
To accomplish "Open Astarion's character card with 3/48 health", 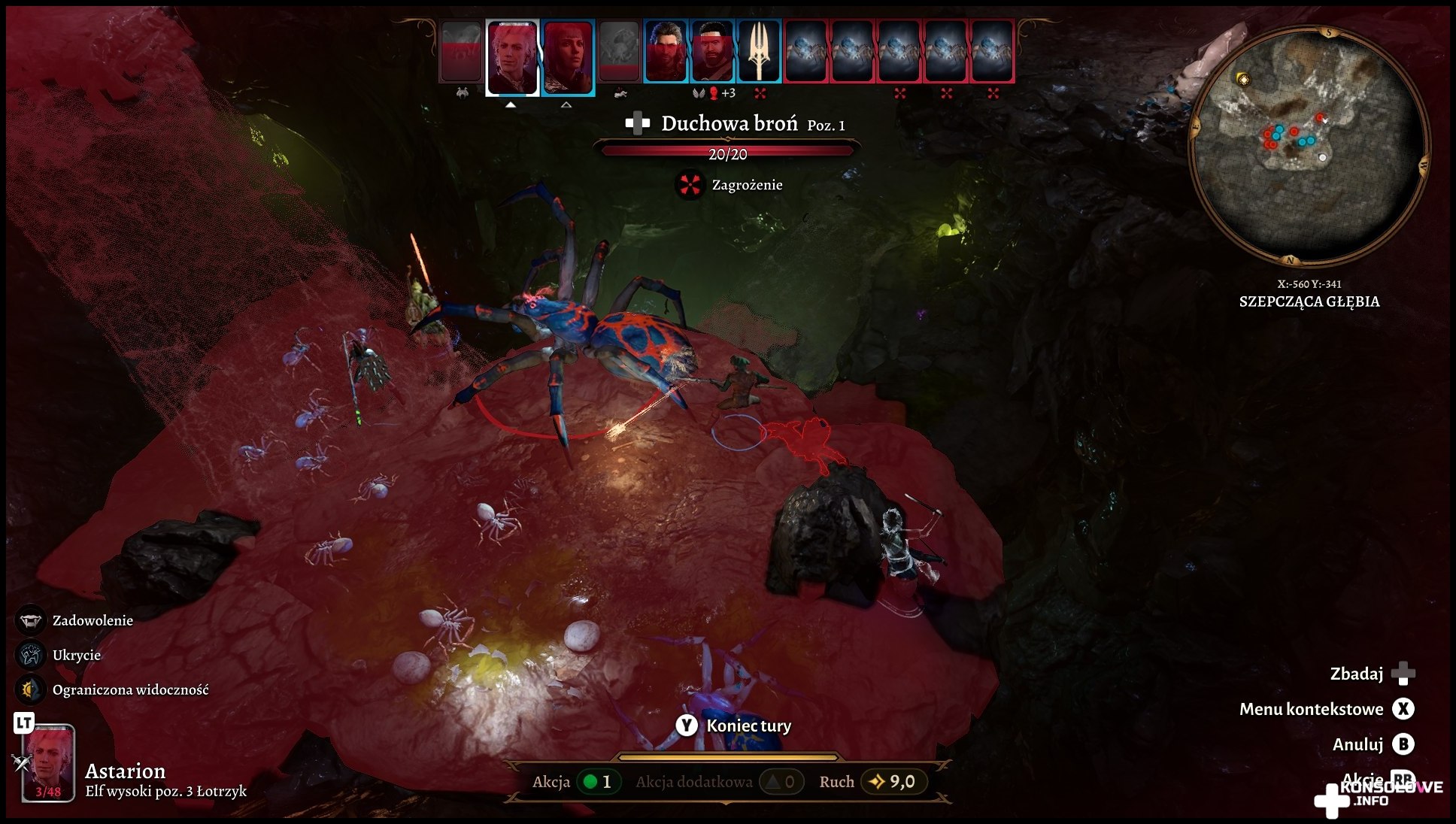I will point(48,762).
